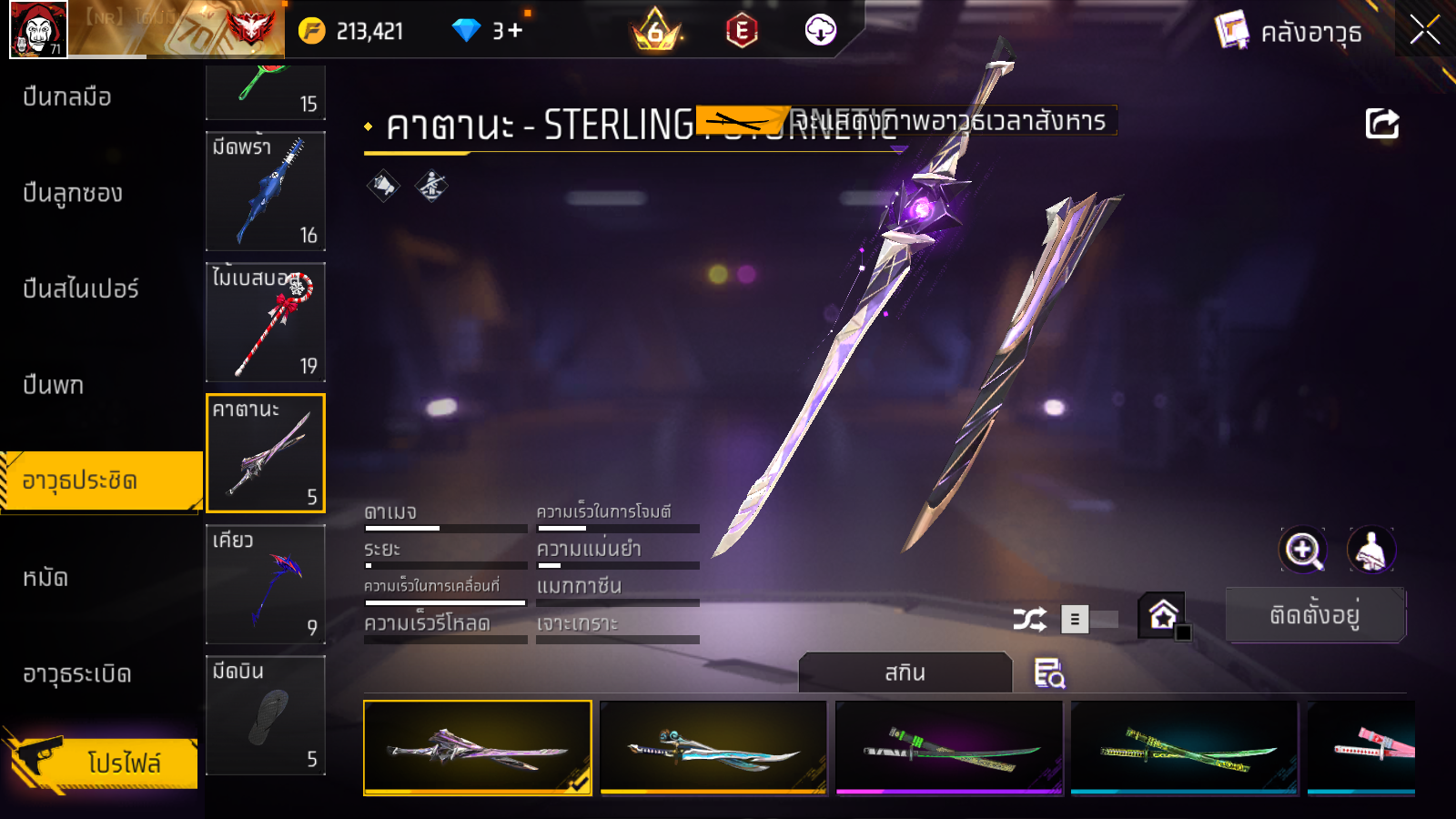Close the weapon vault screen
This screenshot has width=1456, height=819.
coord(1424,30)
